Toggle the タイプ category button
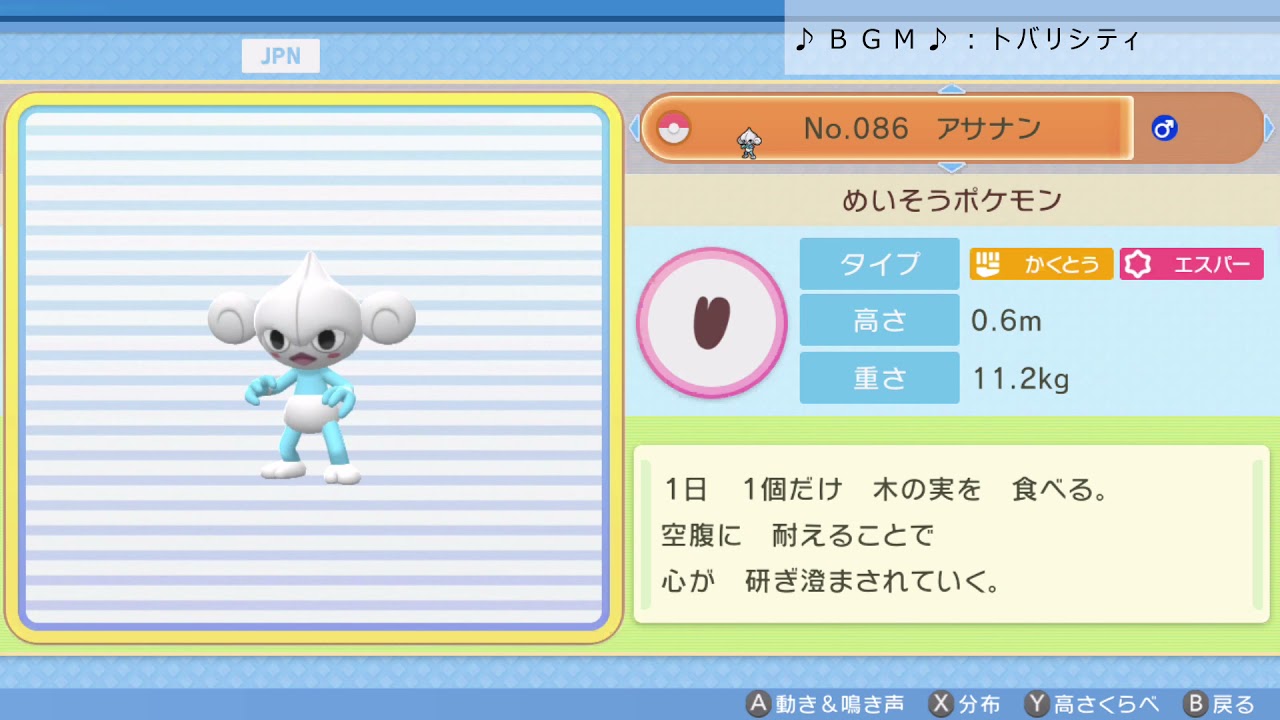Screen dimensions: 1280x720 (x=879, y=264)
